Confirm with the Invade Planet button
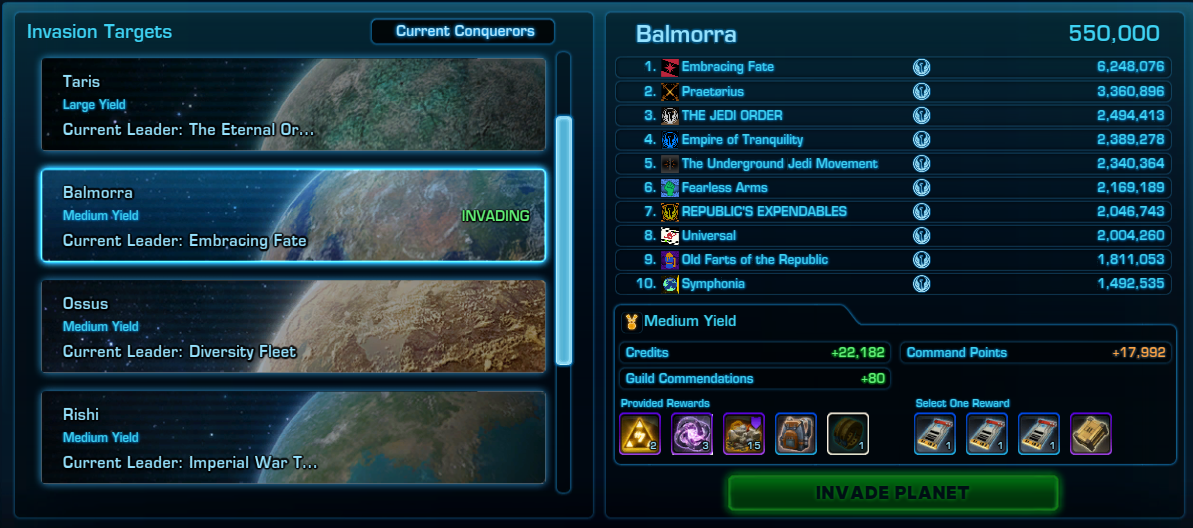1193x528 pixels. (x=892, y=493)
